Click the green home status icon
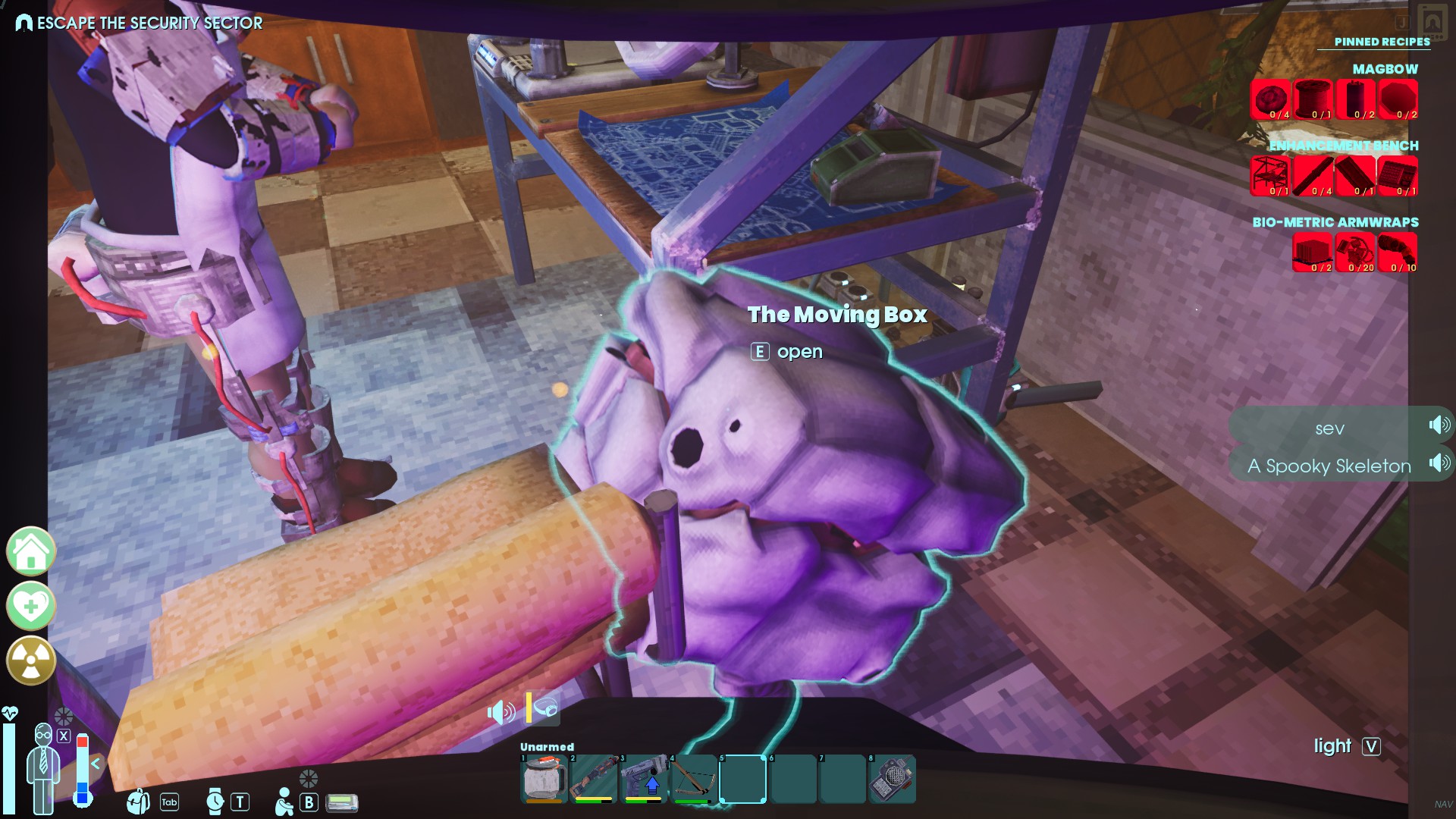Image resolution: width=1456 pixels, height=819 pixels. pyautogui.click(x=31, y=551)
